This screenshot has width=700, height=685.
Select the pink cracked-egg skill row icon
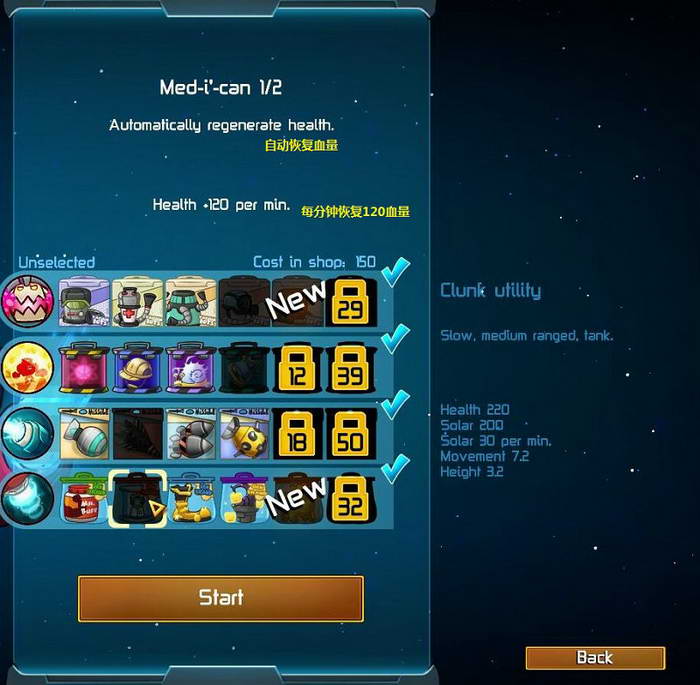click(x=28, y=301)
